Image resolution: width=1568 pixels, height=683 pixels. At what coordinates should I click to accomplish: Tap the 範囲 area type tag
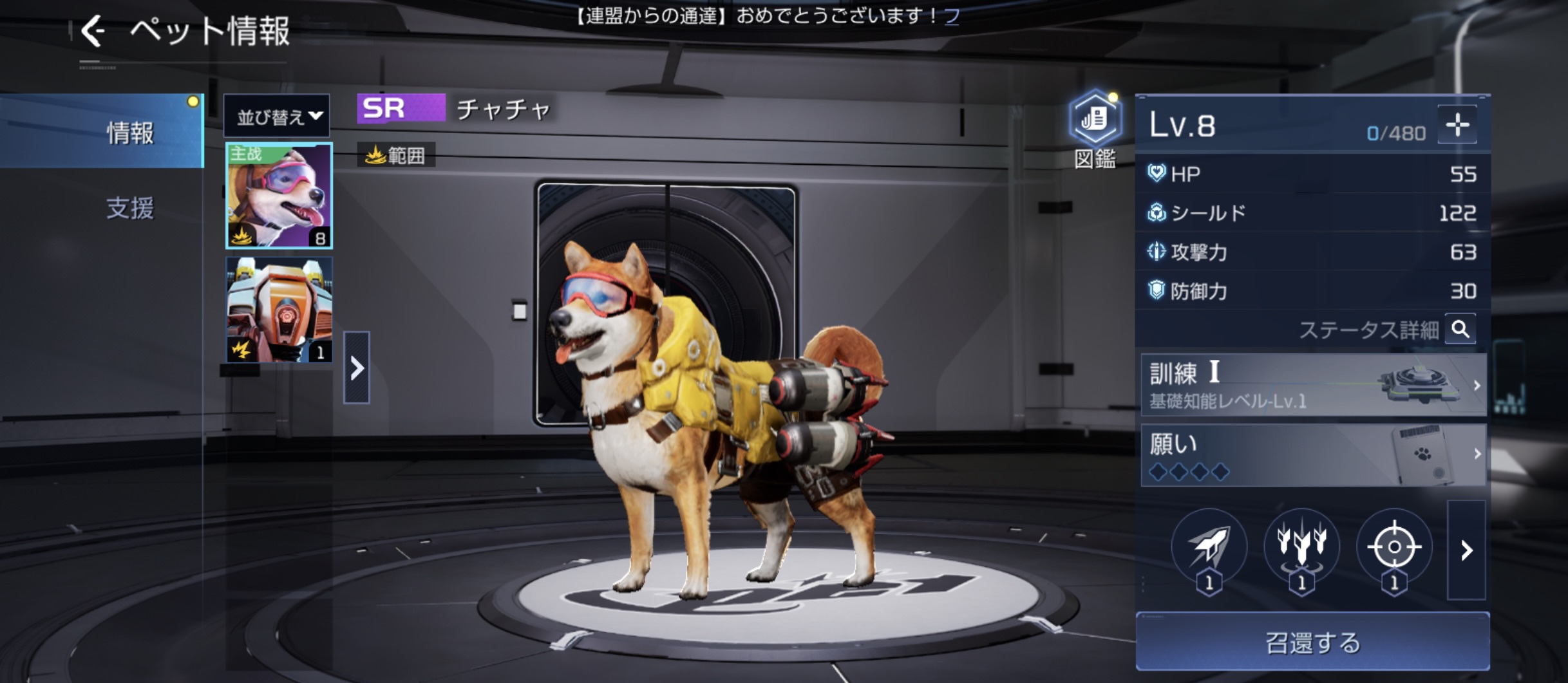pyautogui.click(x=396, y=155)
